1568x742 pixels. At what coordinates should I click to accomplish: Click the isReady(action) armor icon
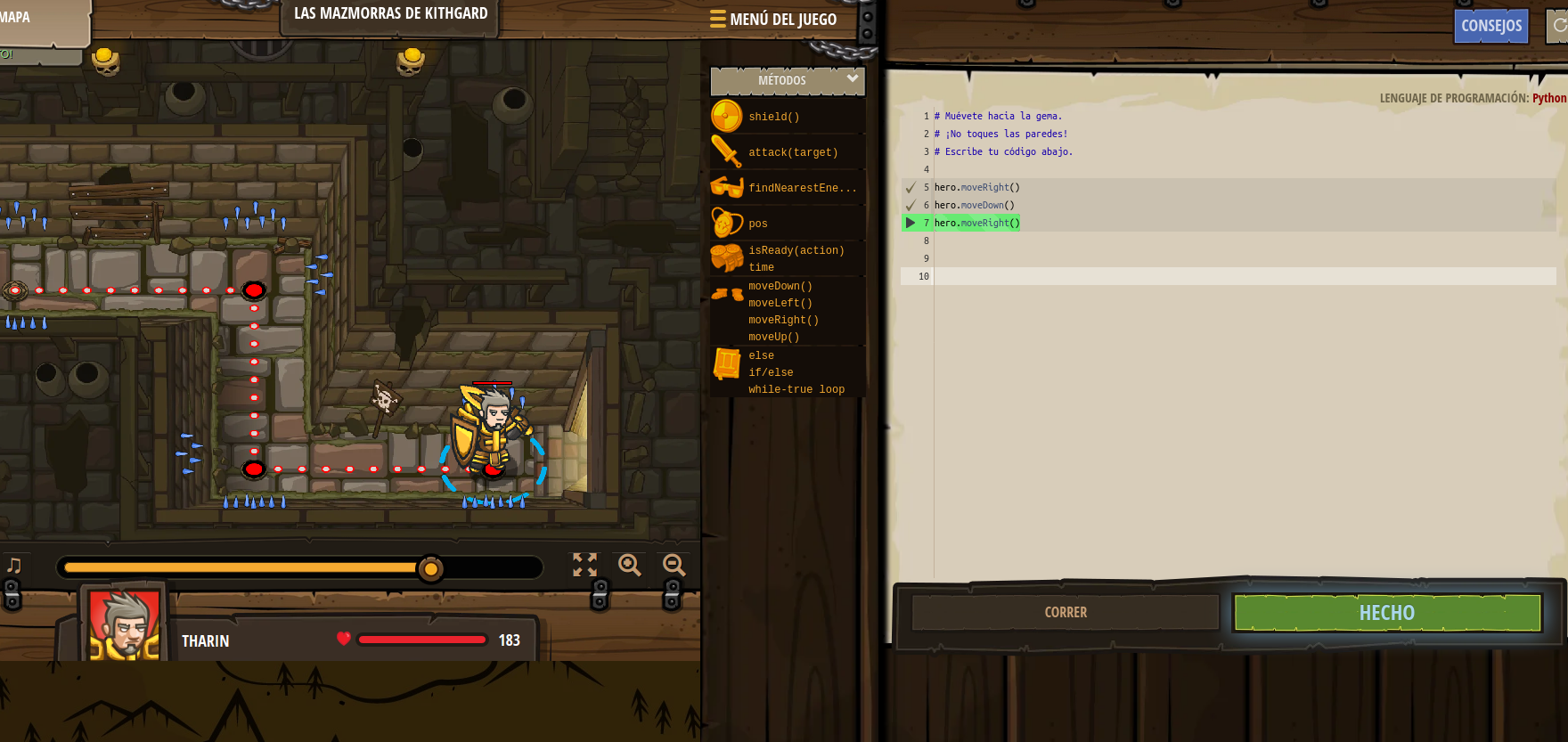pos(727,257)
